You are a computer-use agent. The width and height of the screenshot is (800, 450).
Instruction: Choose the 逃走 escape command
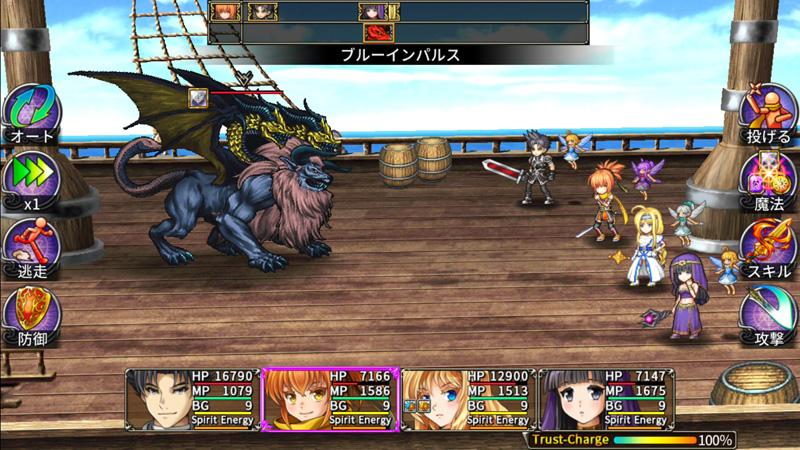point(31,247)
